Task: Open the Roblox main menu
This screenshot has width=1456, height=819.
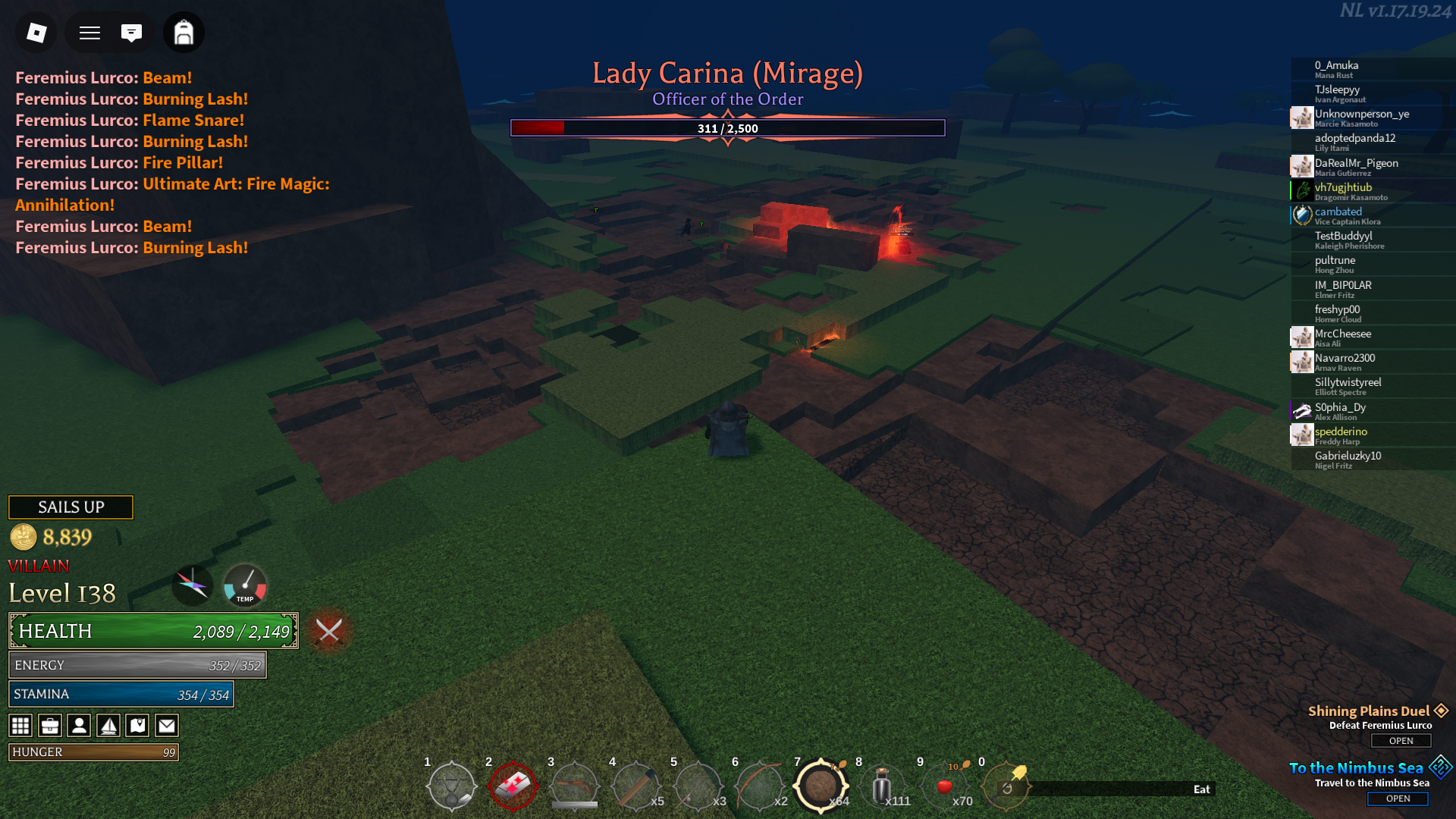Action: point(36,33)
